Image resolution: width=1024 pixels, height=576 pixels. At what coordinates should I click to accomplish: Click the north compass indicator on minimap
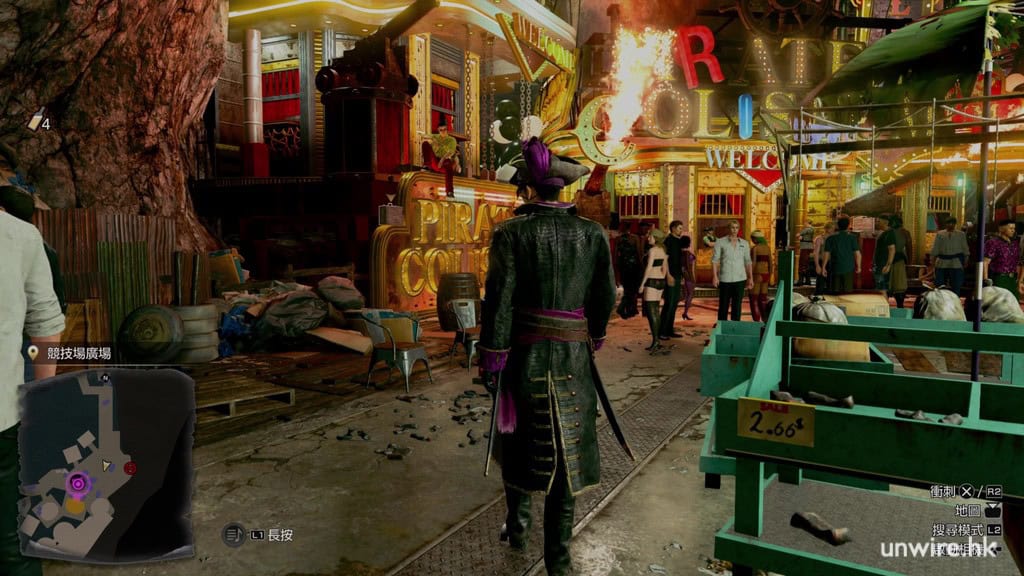(106, 377)
